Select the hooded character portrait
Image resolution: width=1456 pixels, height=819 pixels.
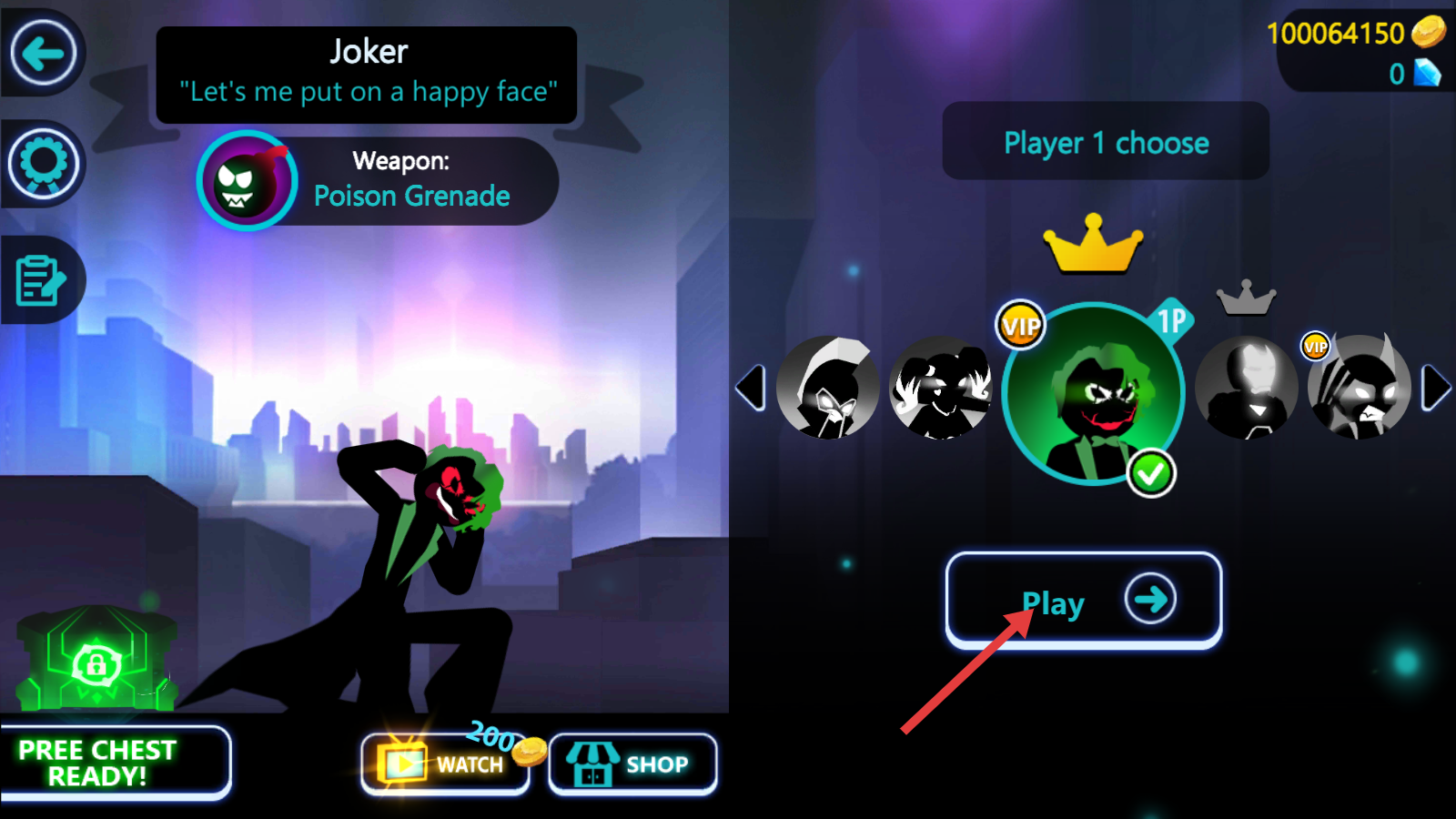[827, 389]
